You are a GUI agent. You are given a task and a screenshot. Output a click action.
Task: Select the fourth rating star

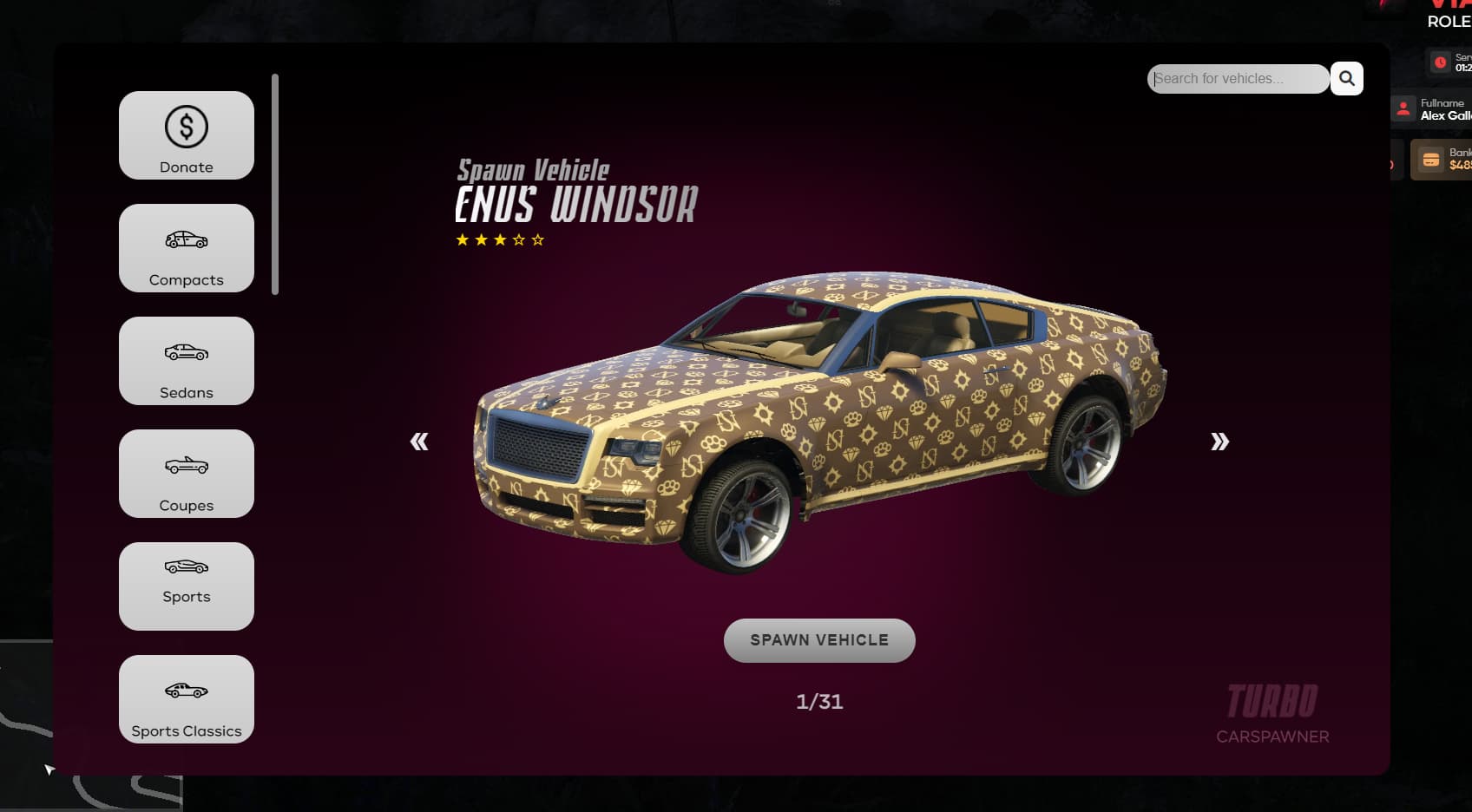[x=521, y=240]
